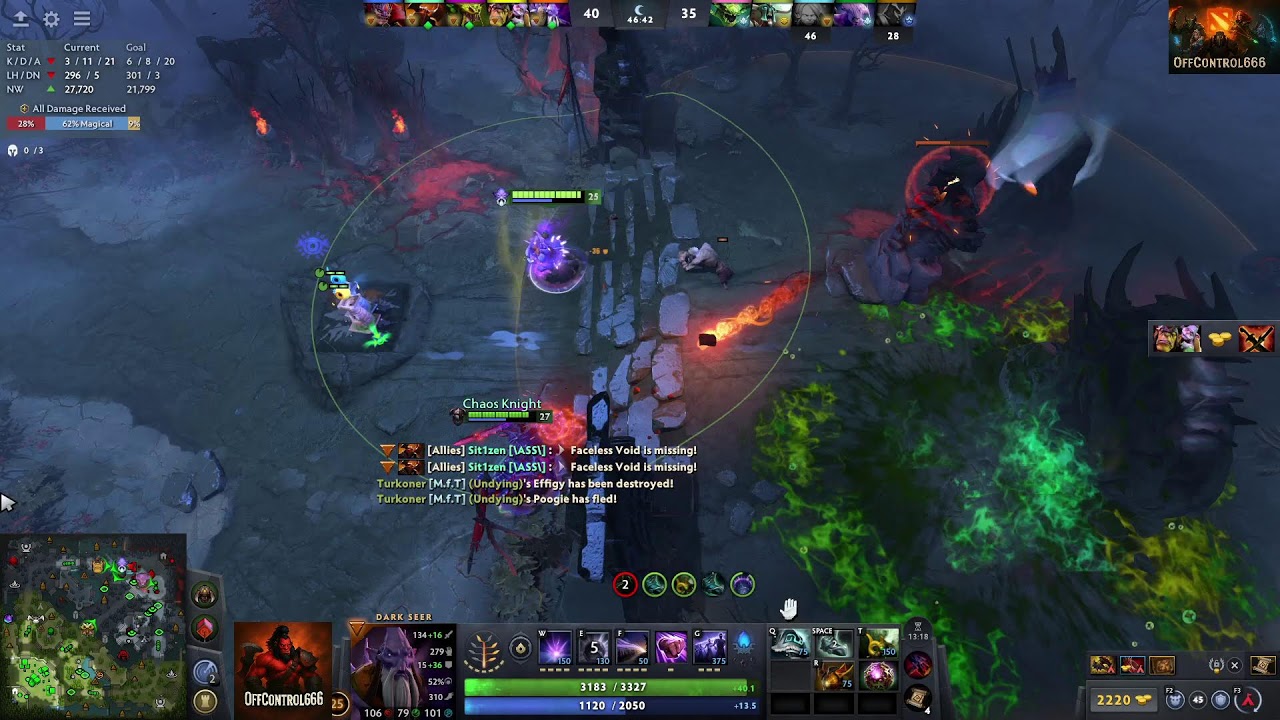This screenshot has height=720, width=1280.
Task: Click the minimap
Action: tap(93, 626)
